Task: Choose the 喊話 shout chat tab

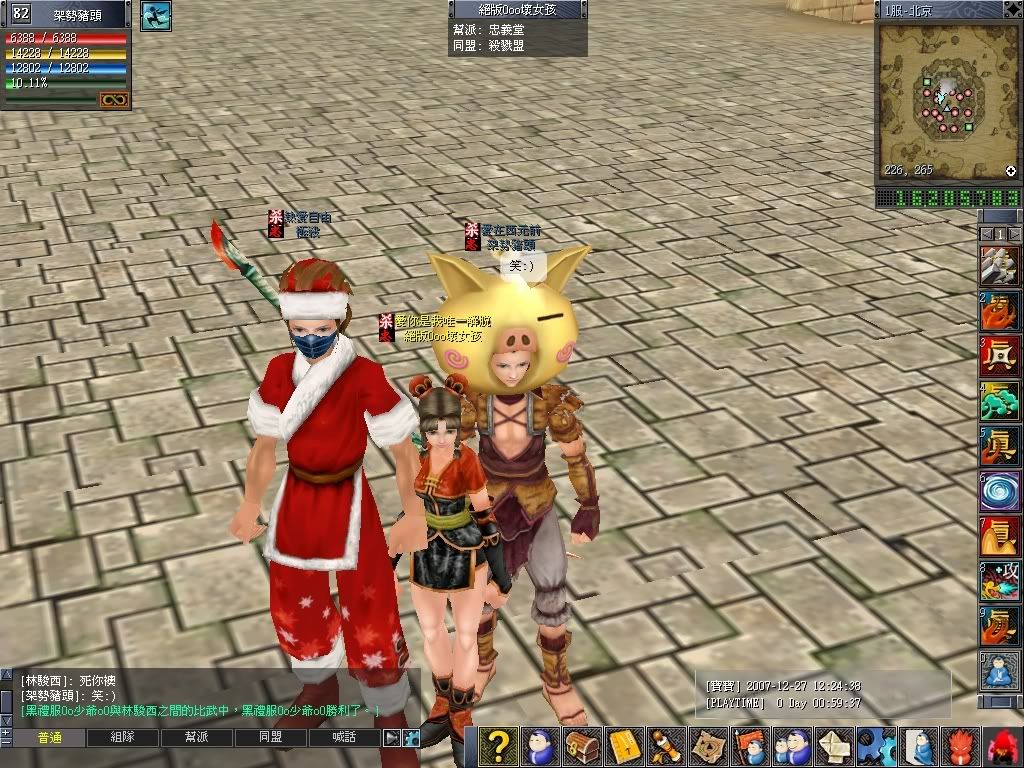Action: tap(345, 738)
